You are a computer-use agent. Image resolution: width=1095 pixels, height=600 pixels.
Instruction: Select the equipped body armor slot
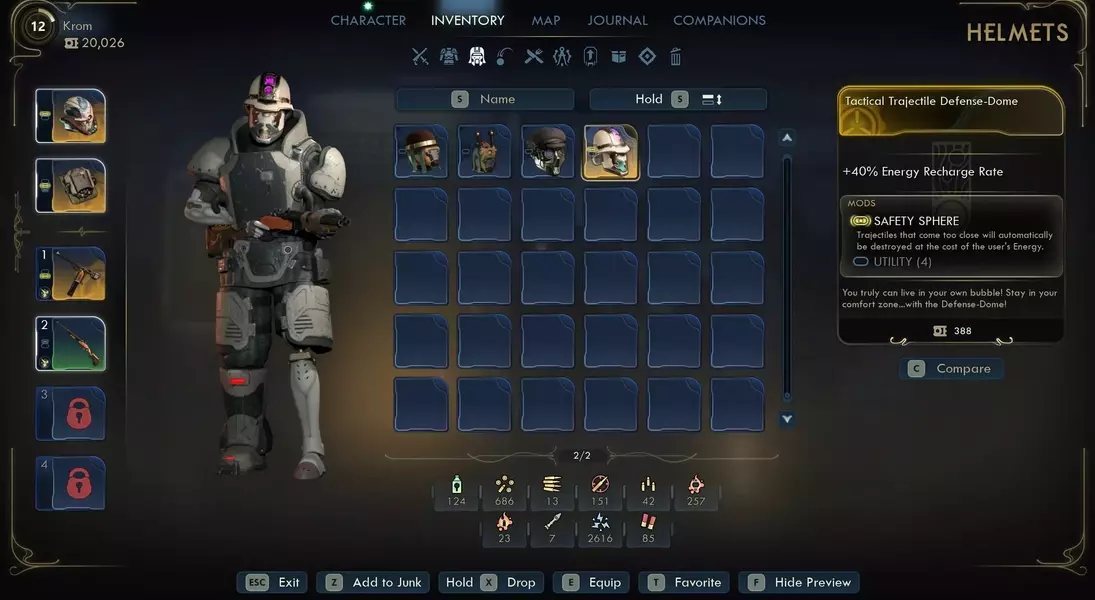pyautogui.click(x=71, y=186)
